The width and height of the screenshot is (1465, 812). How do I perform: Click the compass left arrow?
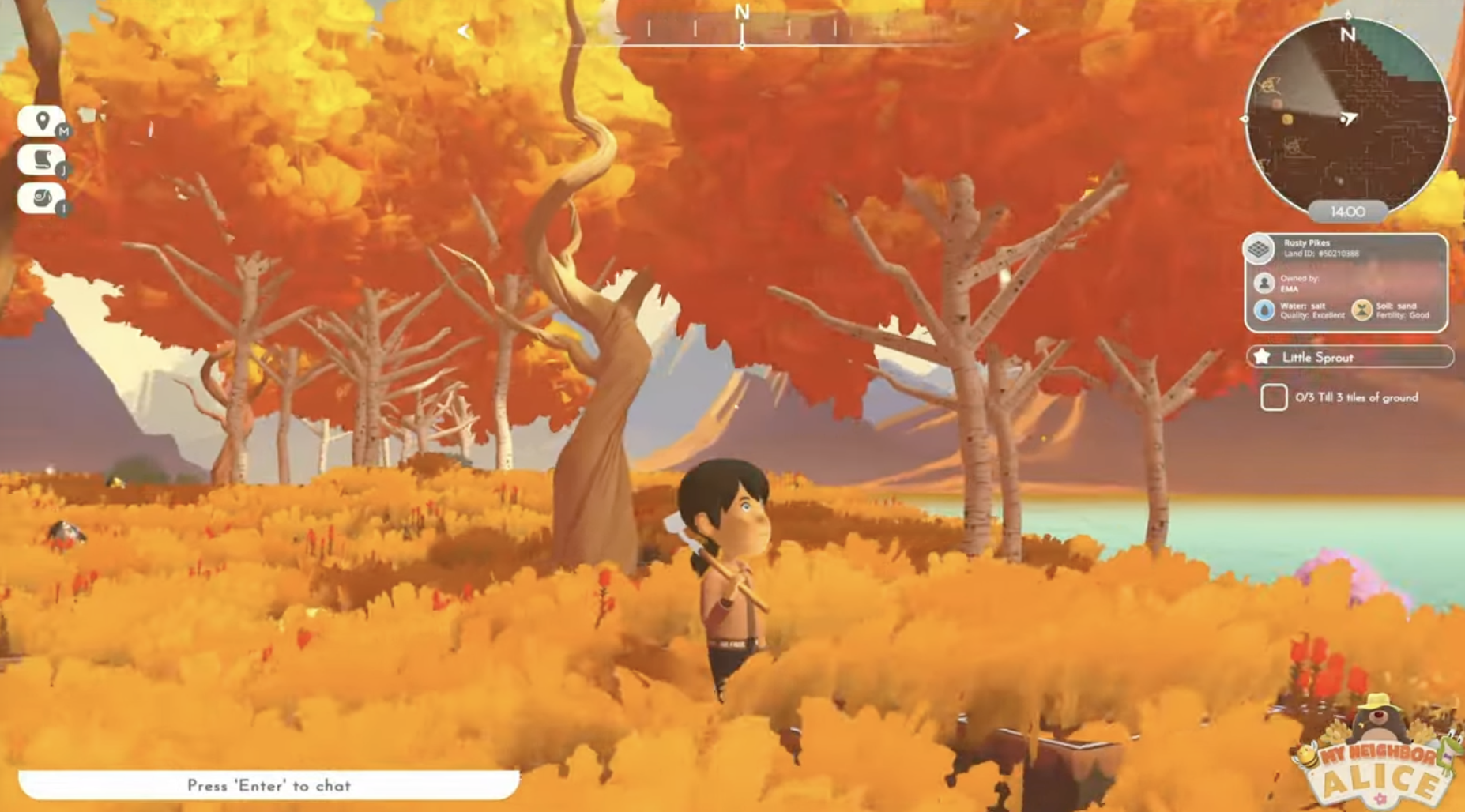[x=464, y=32]
